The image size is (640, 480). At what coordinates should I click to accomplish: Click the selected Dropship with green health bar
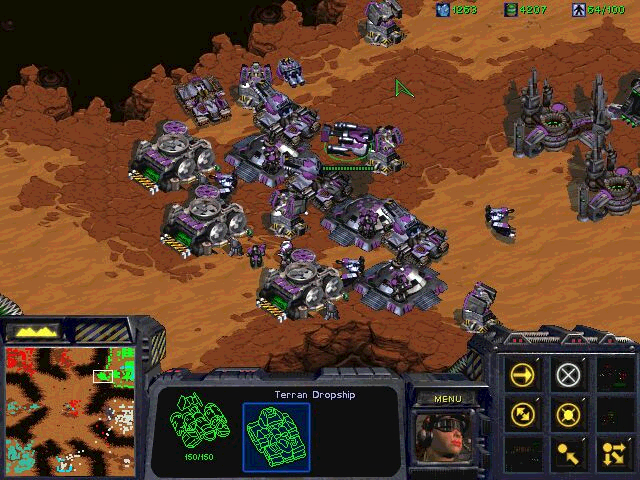pyautogui.click(x=346, y=140)
